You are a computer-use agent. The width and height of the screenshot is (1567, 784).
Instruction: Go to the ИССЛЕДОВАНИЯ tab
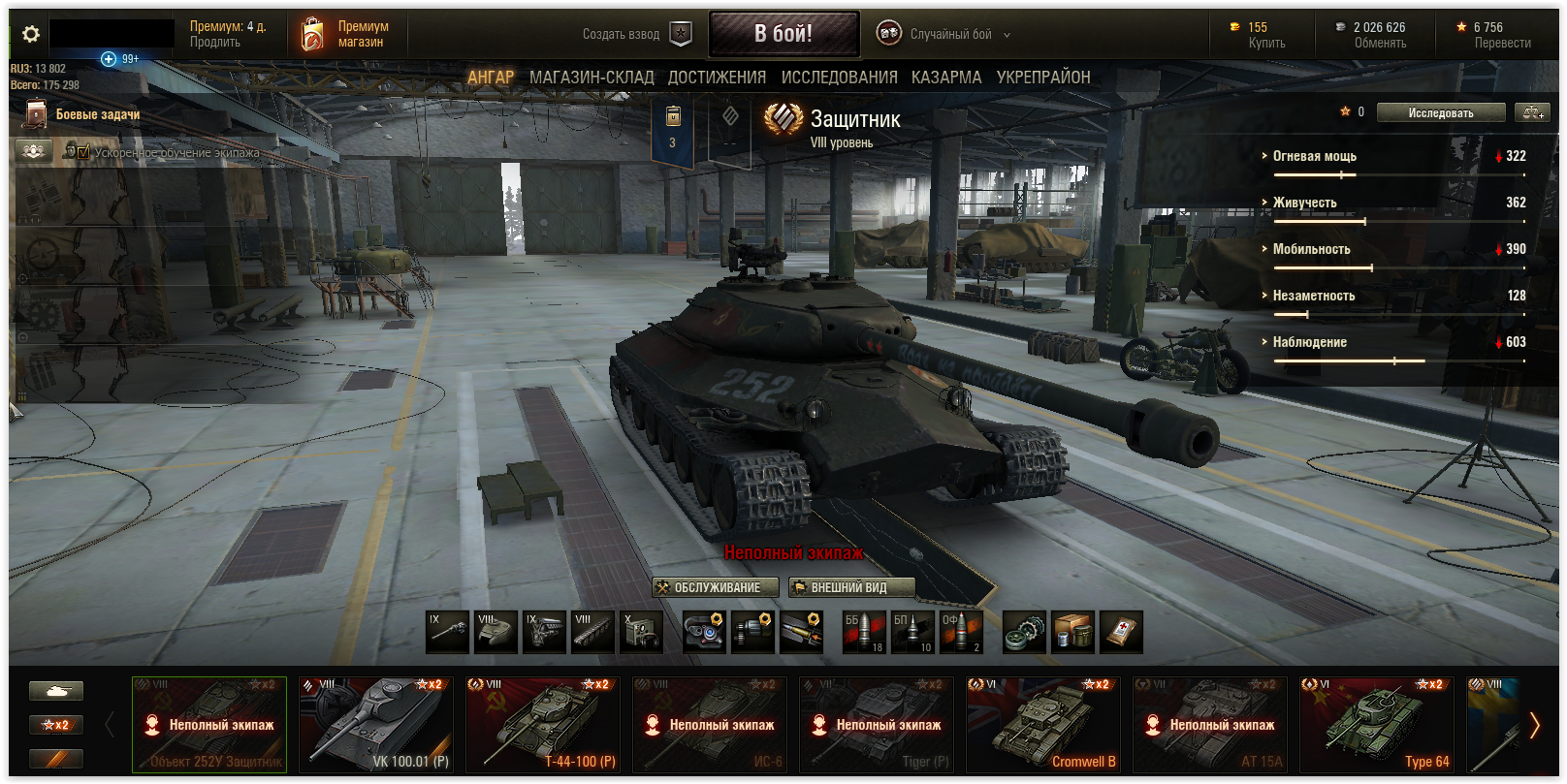click(839, 78)
